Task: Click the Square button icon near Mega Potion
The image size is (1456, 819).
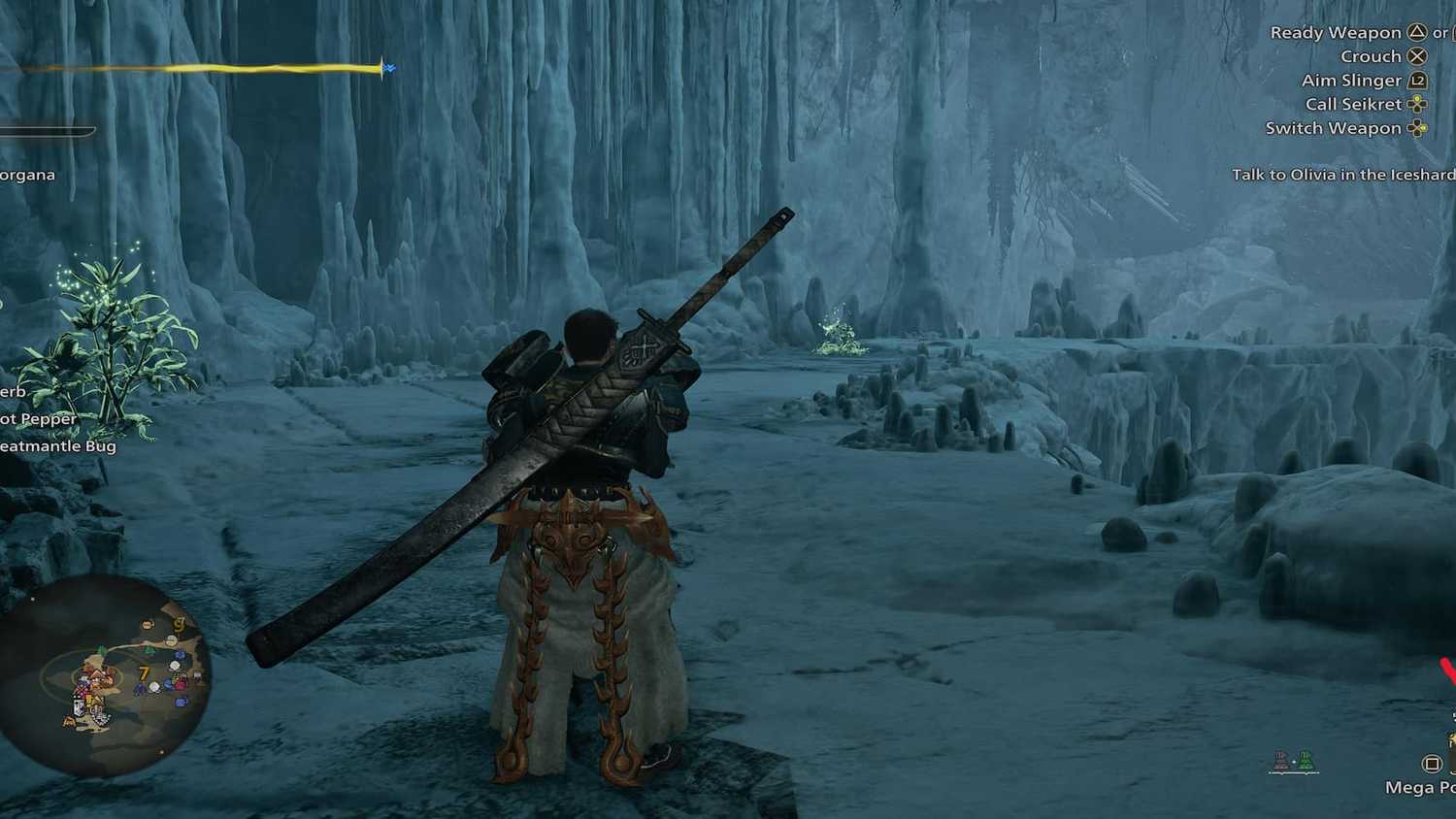Action: coord(1432,763)
